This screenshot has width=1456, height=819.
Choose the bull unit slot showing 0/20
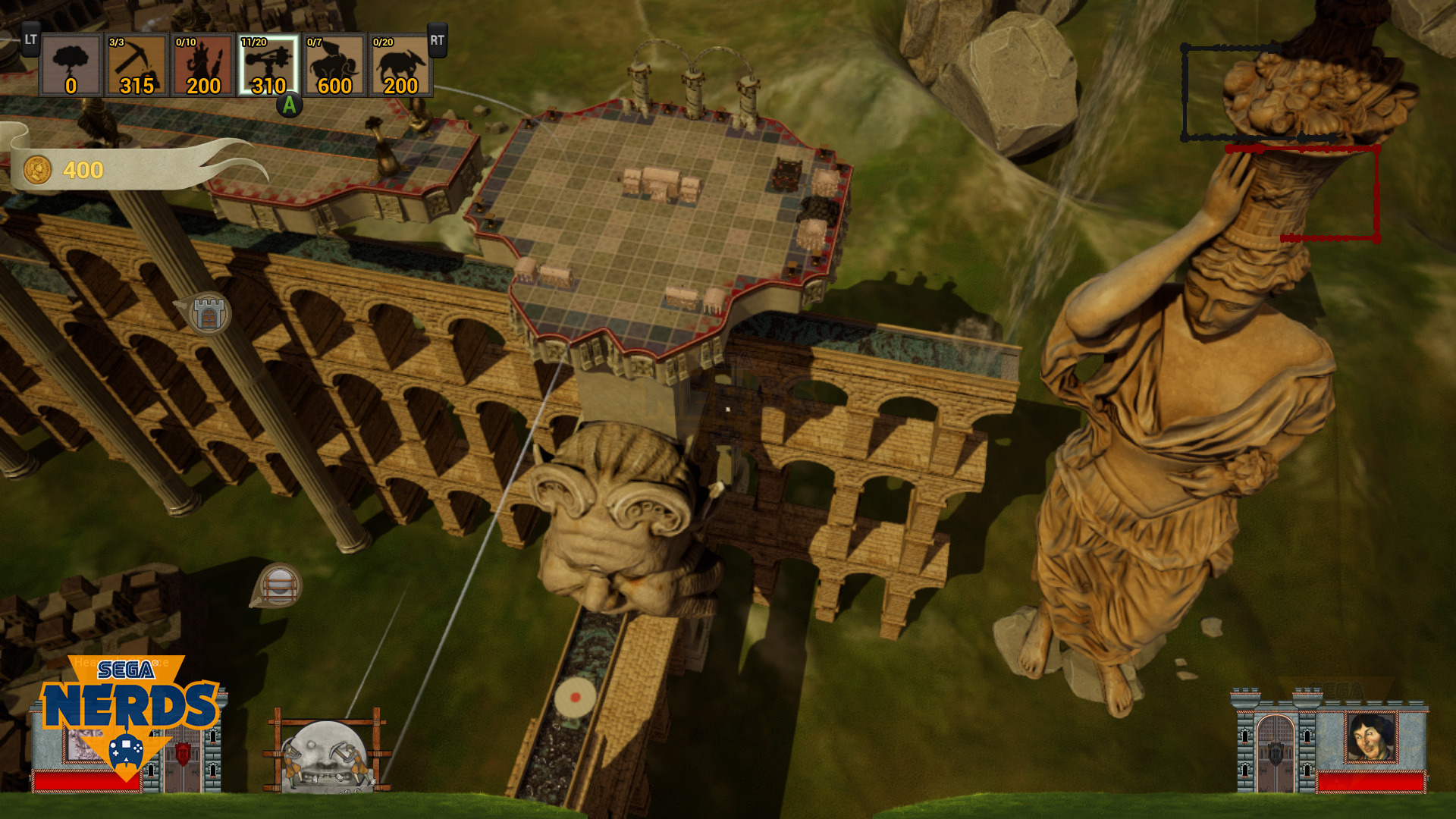click(x=400, y=65)
